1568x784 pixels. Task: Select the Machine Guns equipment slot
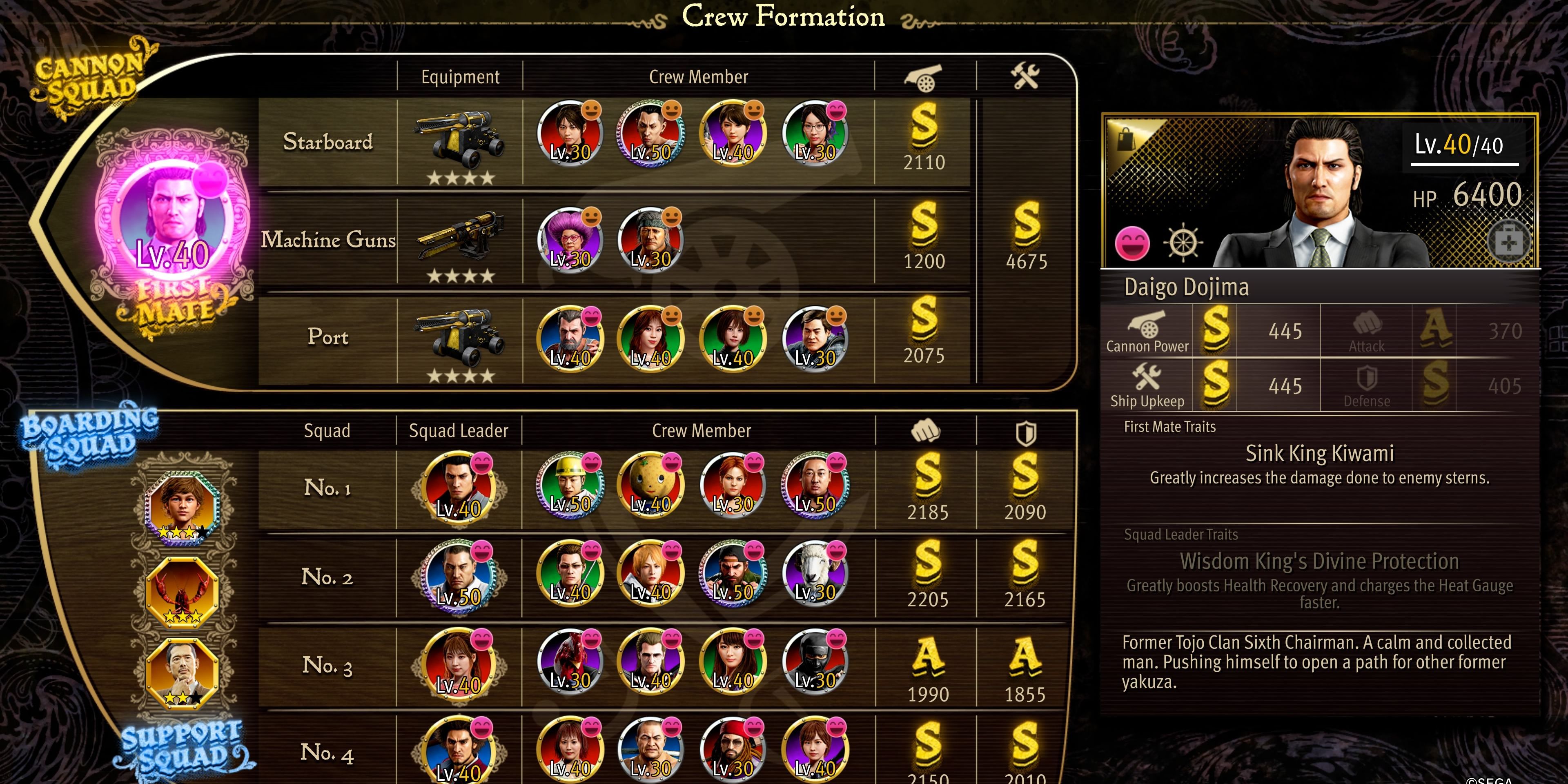459,239
